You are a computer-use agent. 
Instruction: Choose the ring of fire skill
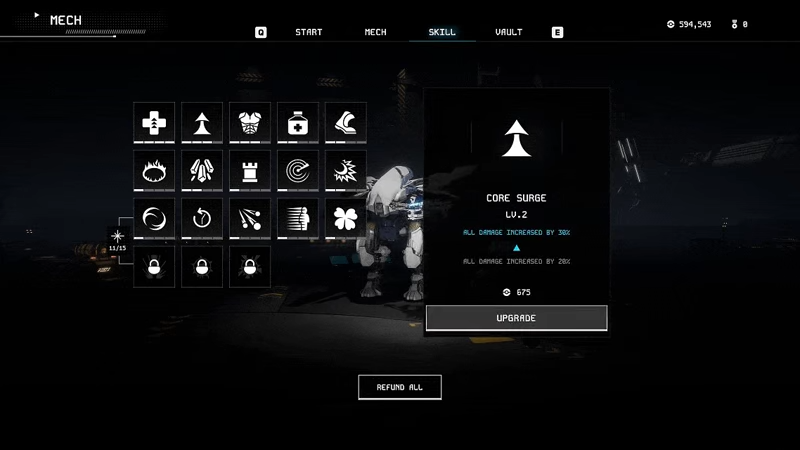coord(154,171)
